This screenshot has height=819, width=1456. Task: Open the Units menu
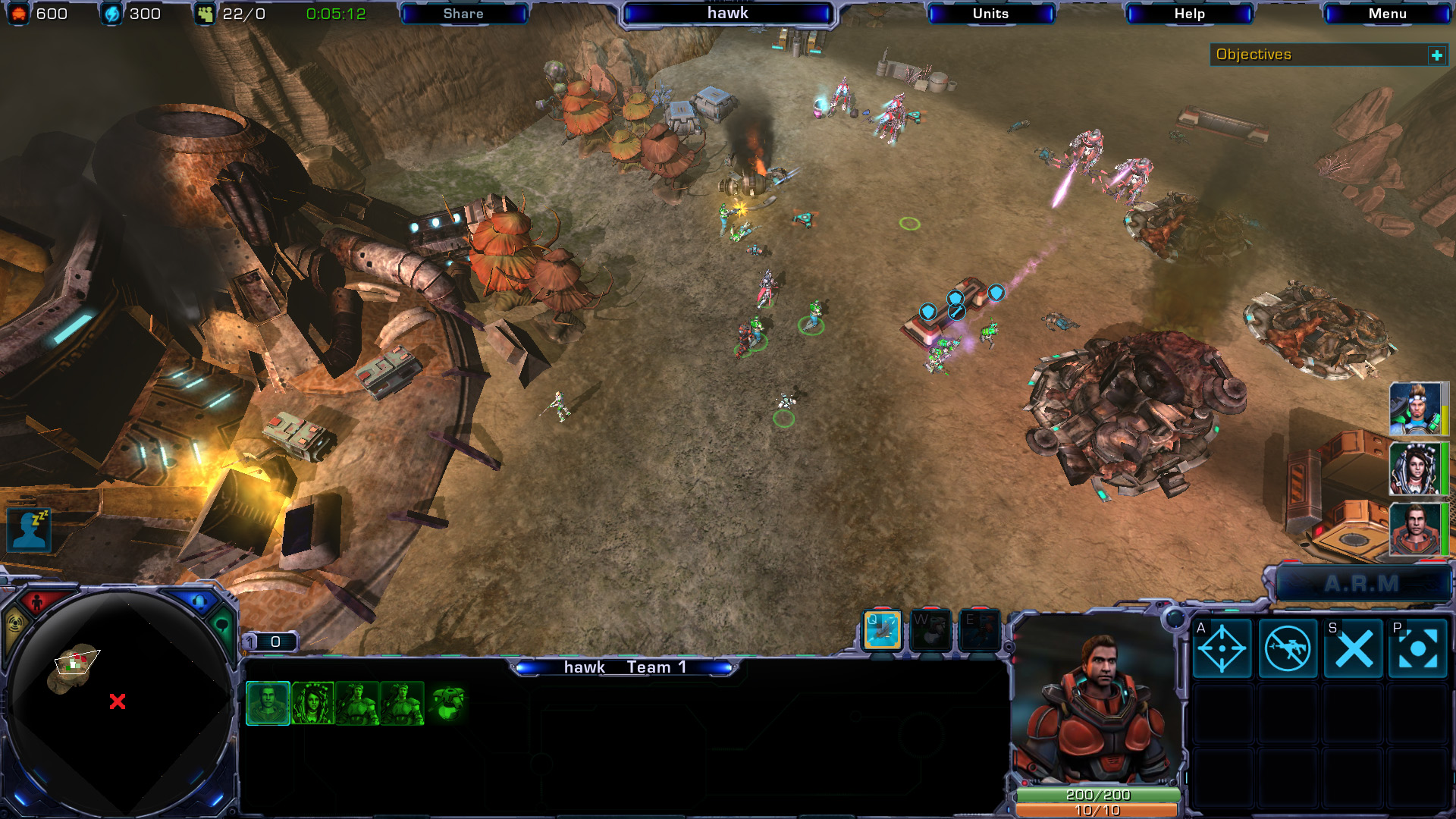coord(990,14)
